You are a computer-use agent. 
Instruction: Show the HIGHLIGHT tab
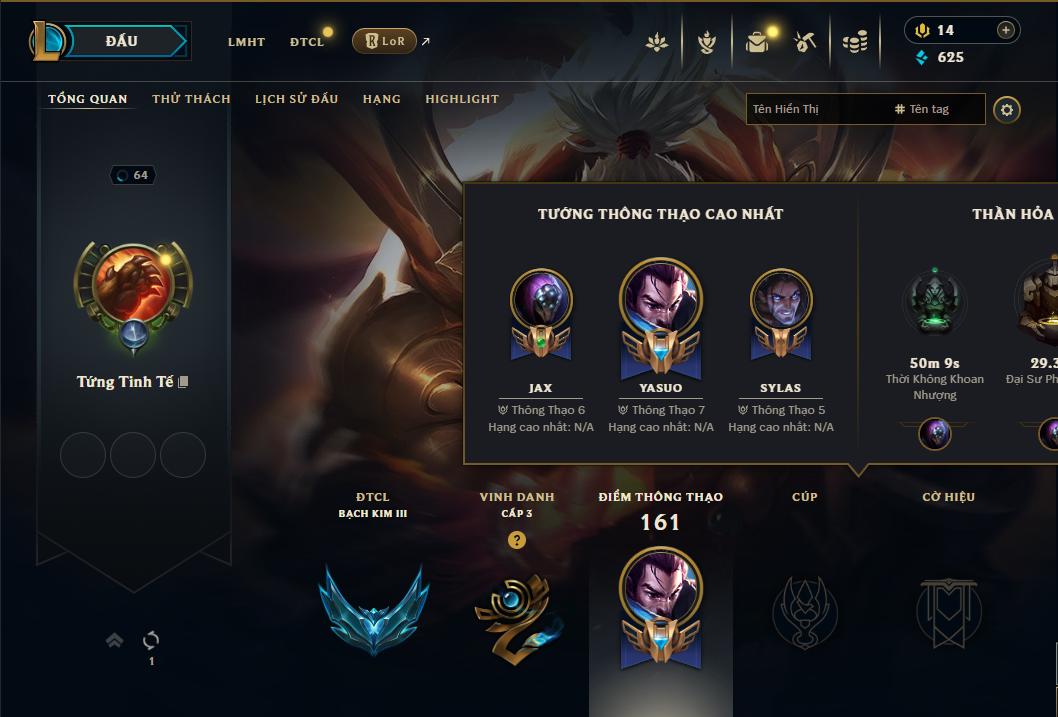(462, 99)
